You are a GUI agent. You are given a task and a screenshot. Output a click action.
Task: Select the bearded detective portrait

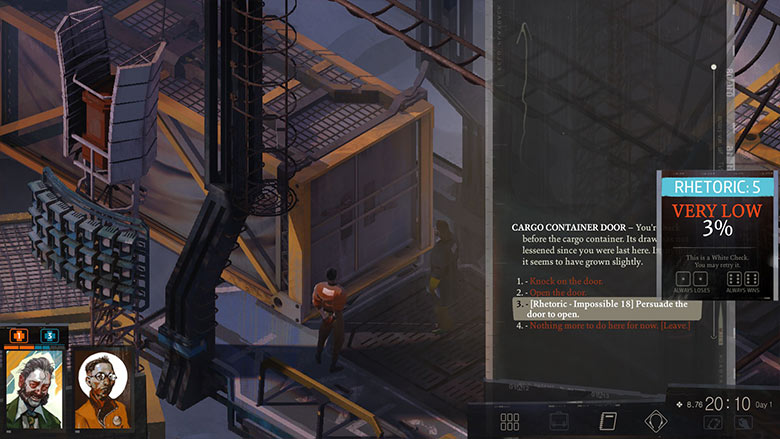[31, 390]
